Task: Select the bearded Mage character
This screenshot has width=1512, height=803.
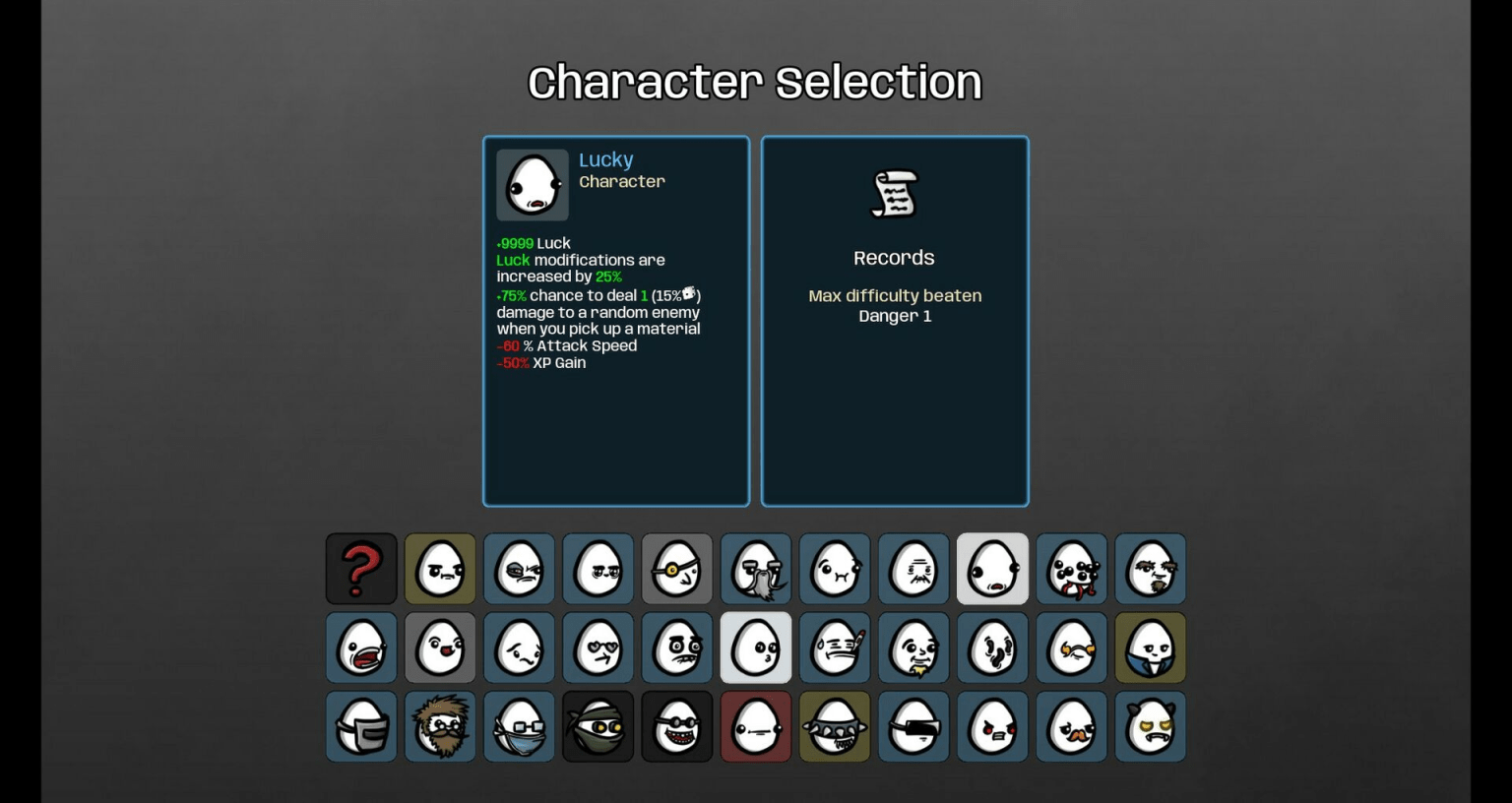Action: click(x=440, y=726)
